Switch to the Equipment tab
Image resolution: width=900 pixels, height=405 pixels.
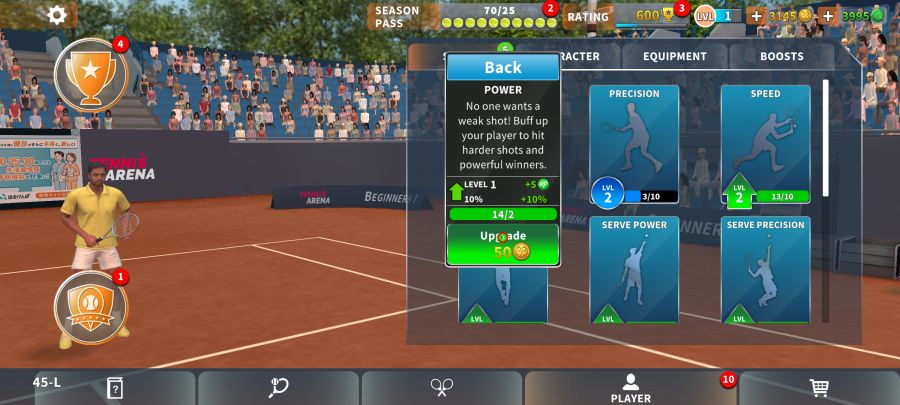[675, 57]
